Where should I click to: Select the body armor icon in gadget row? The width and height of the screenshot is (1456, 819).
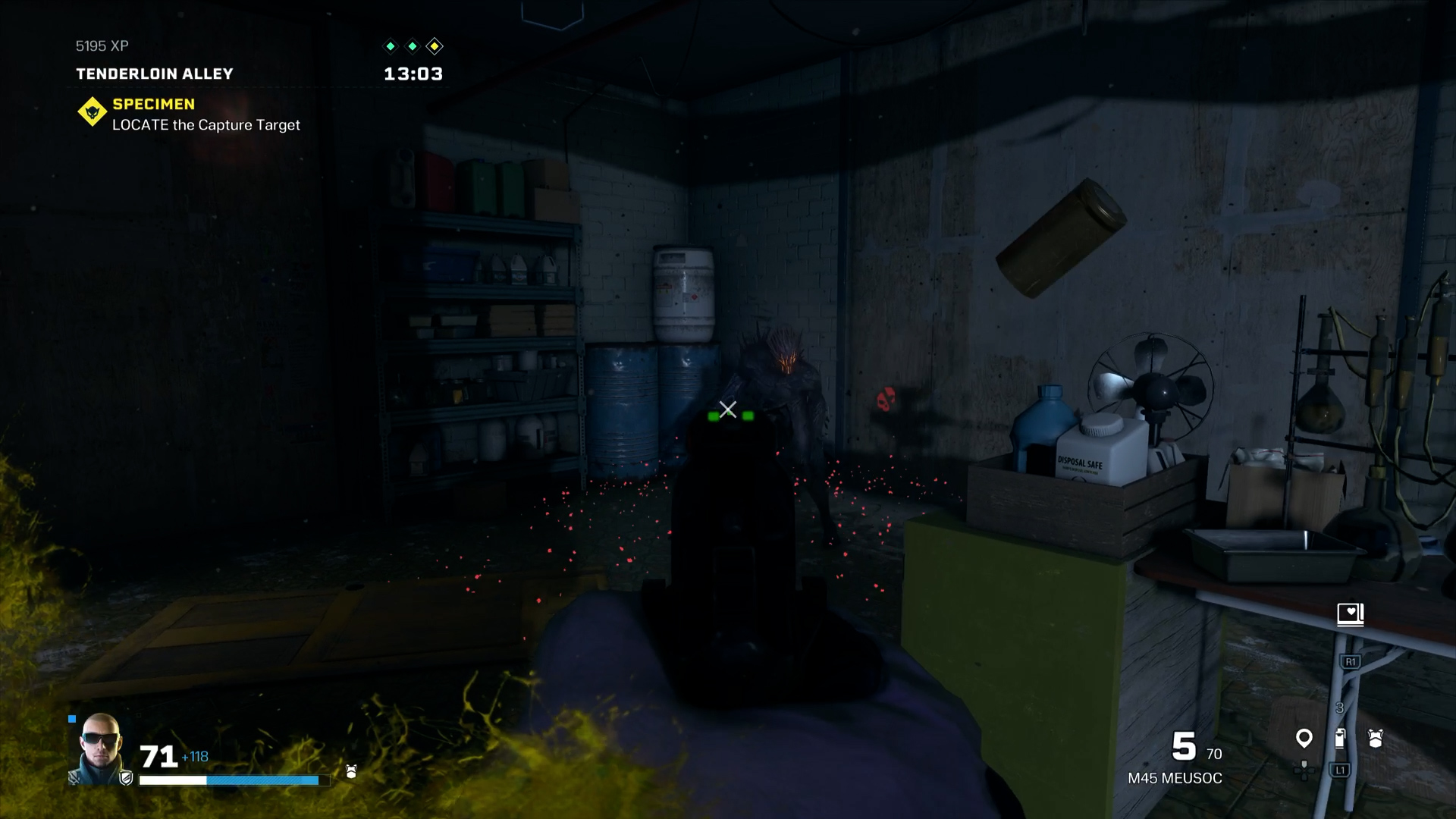pos(1376,738)
